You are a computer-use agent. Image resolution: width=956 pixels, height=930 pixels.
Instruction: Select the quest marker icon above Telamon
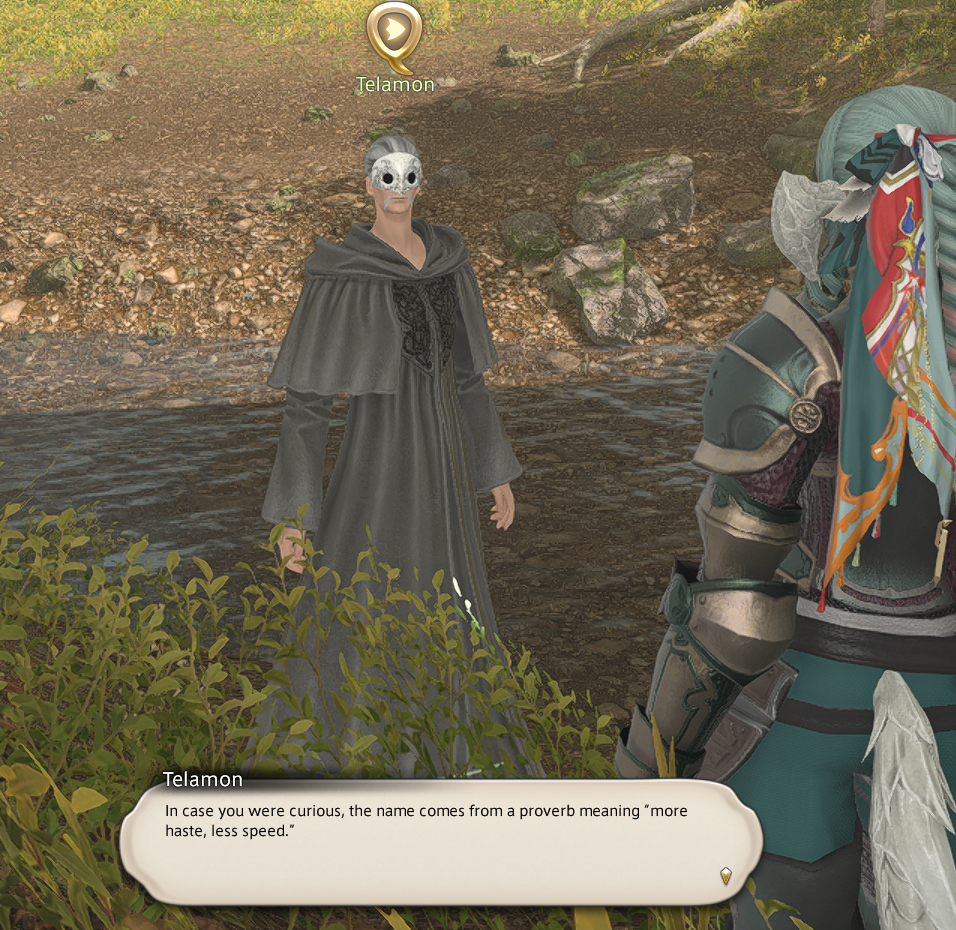394,33
